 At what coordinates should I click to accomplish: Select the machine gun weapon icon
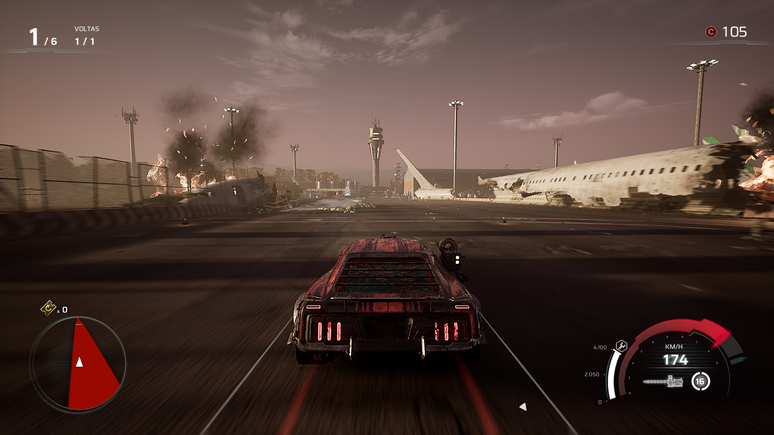tap(662, 381)
